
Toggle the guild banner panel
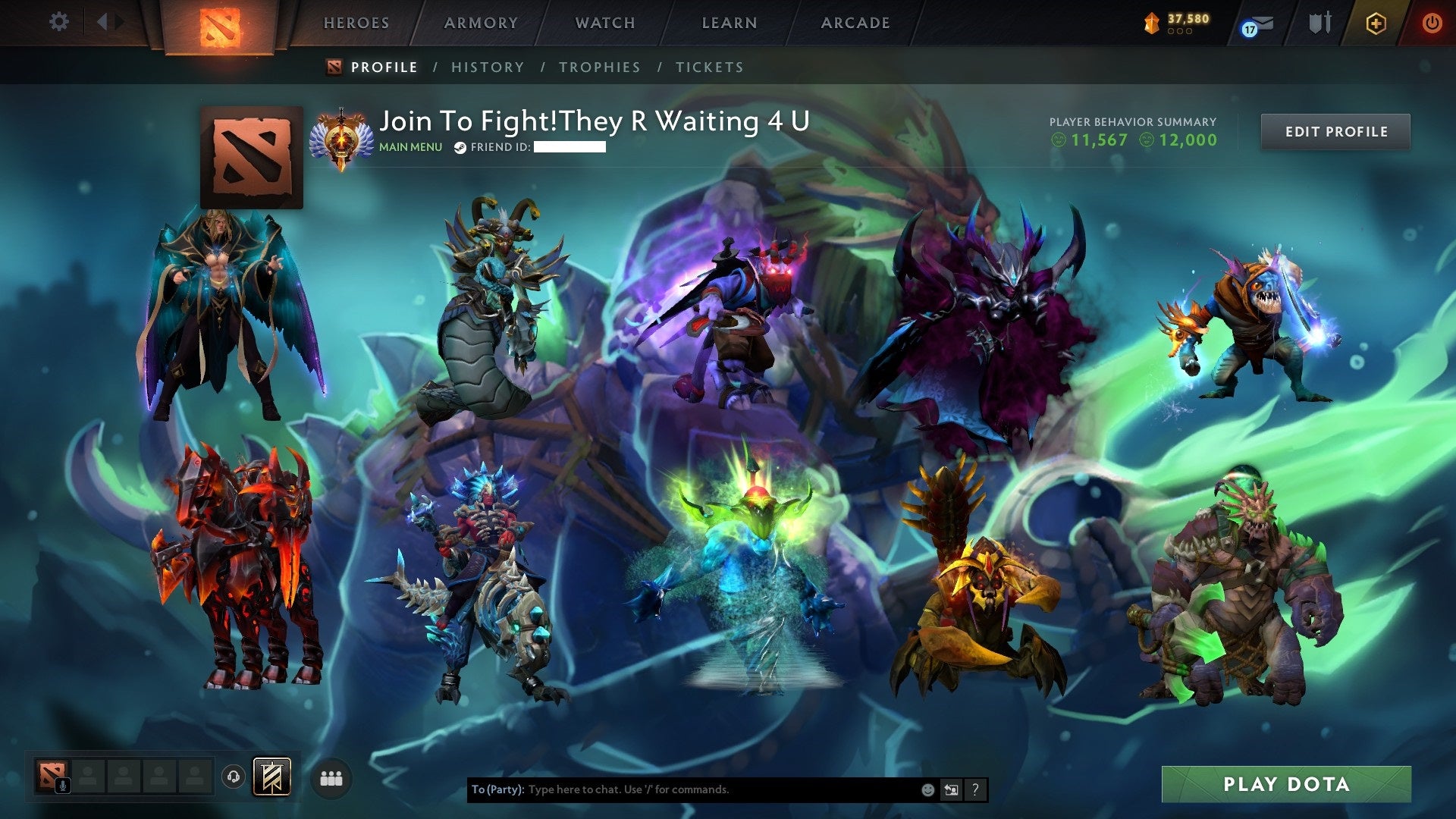pos(272,777)
